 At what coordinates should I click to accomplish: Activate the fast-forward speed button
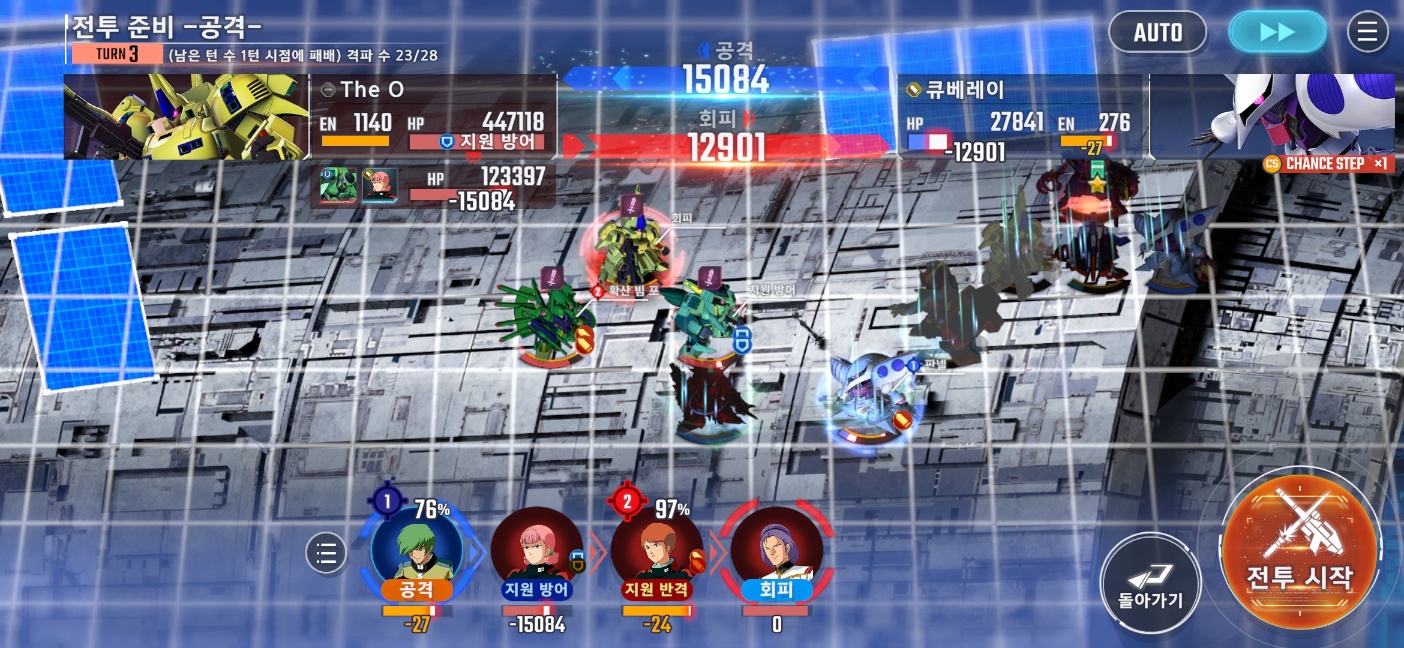click(x=1277, y=32)
